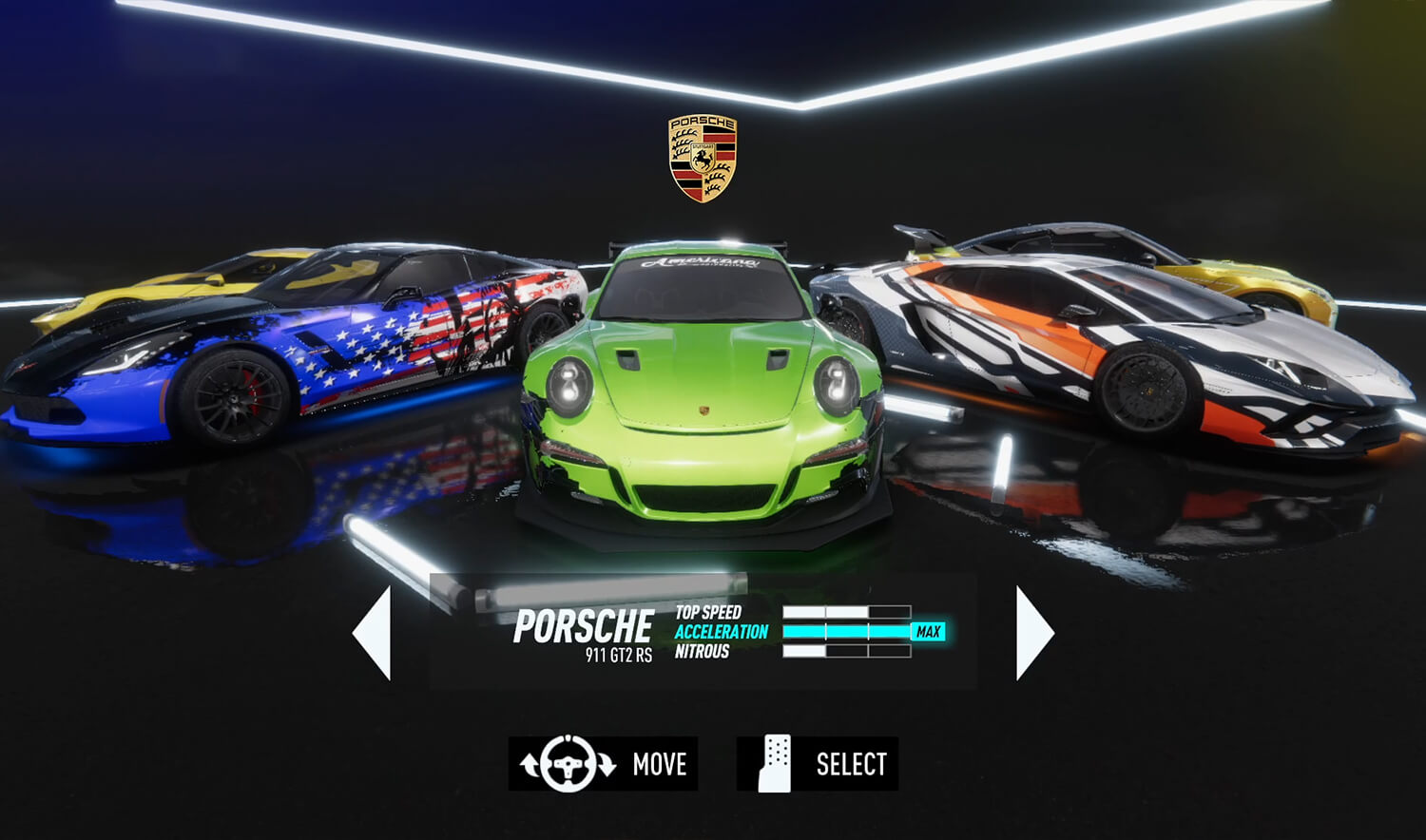Screen dimensions: 1426x840
Task: Click the steering wheel MOVE icon
Action: point(568,762)
